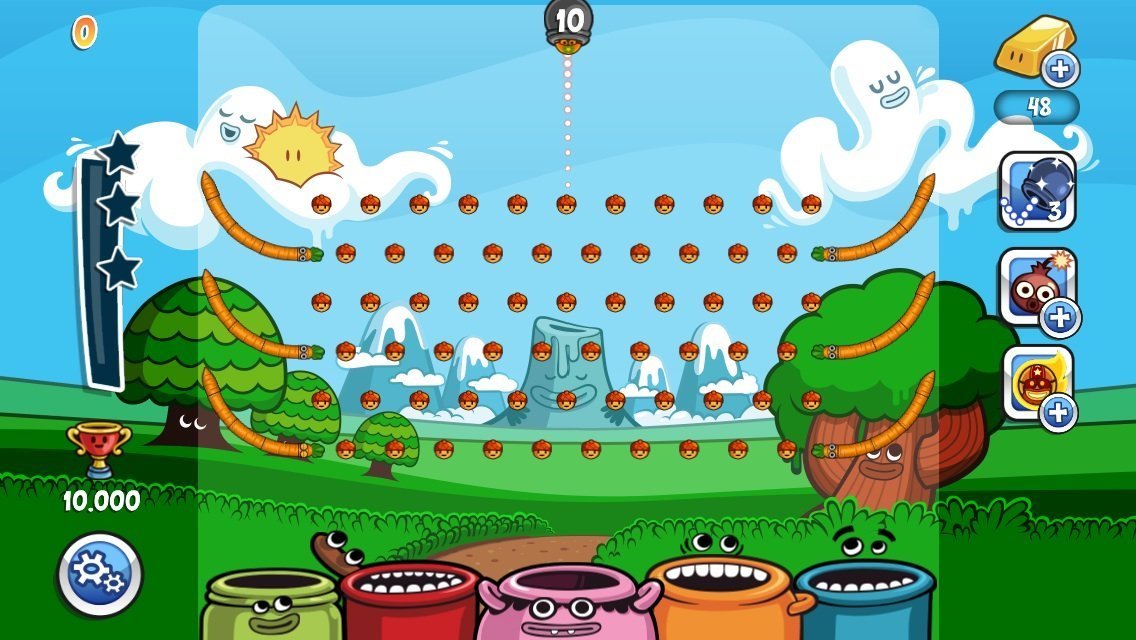Activate the blue cannon aim booster

(1037, 190)
